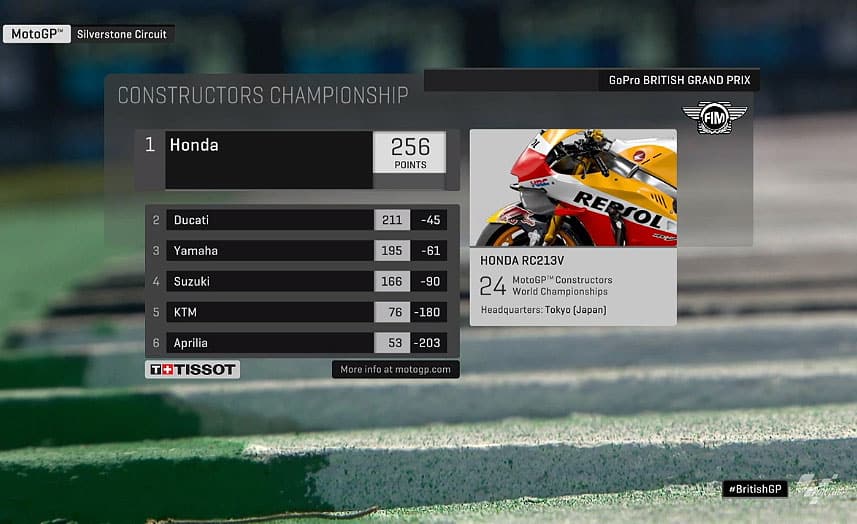Click the Tissot sponsor logo

pos(193,370)
